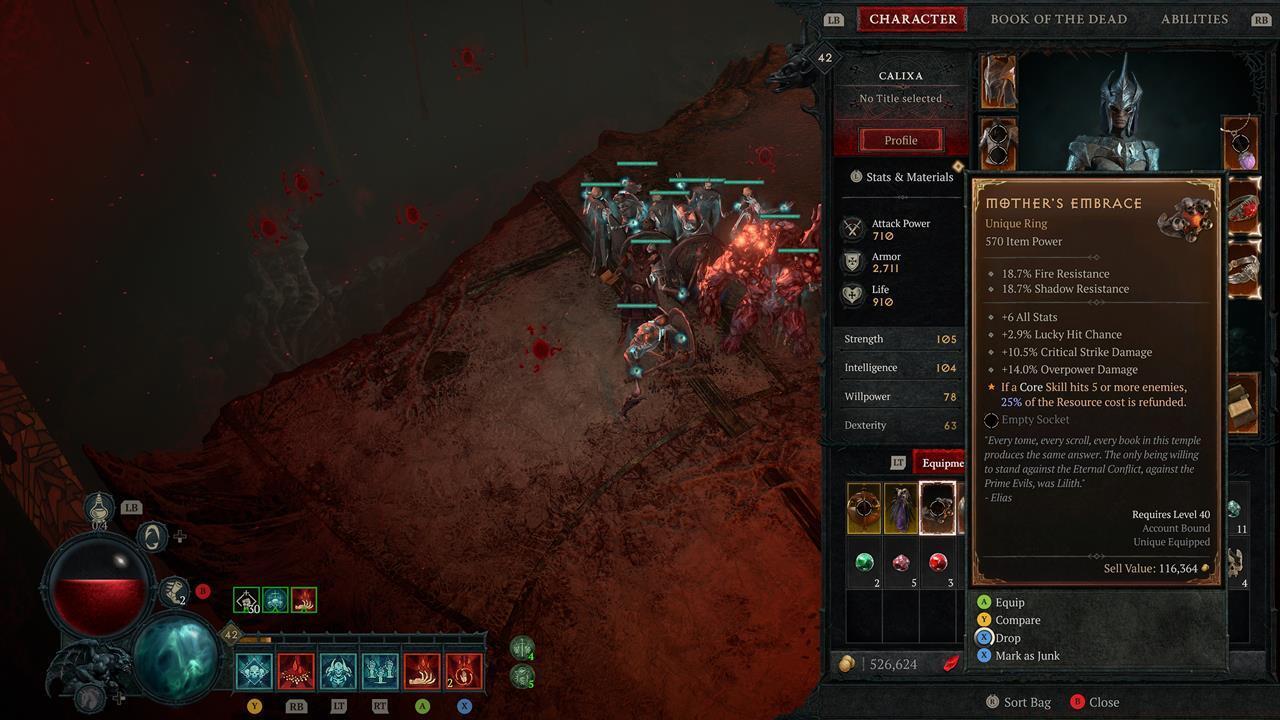Image resolution: width=1280 pixels, height=720 pixels.
Task: Activate the horned skull skill on the hotbar
Action: coord(338,671)
